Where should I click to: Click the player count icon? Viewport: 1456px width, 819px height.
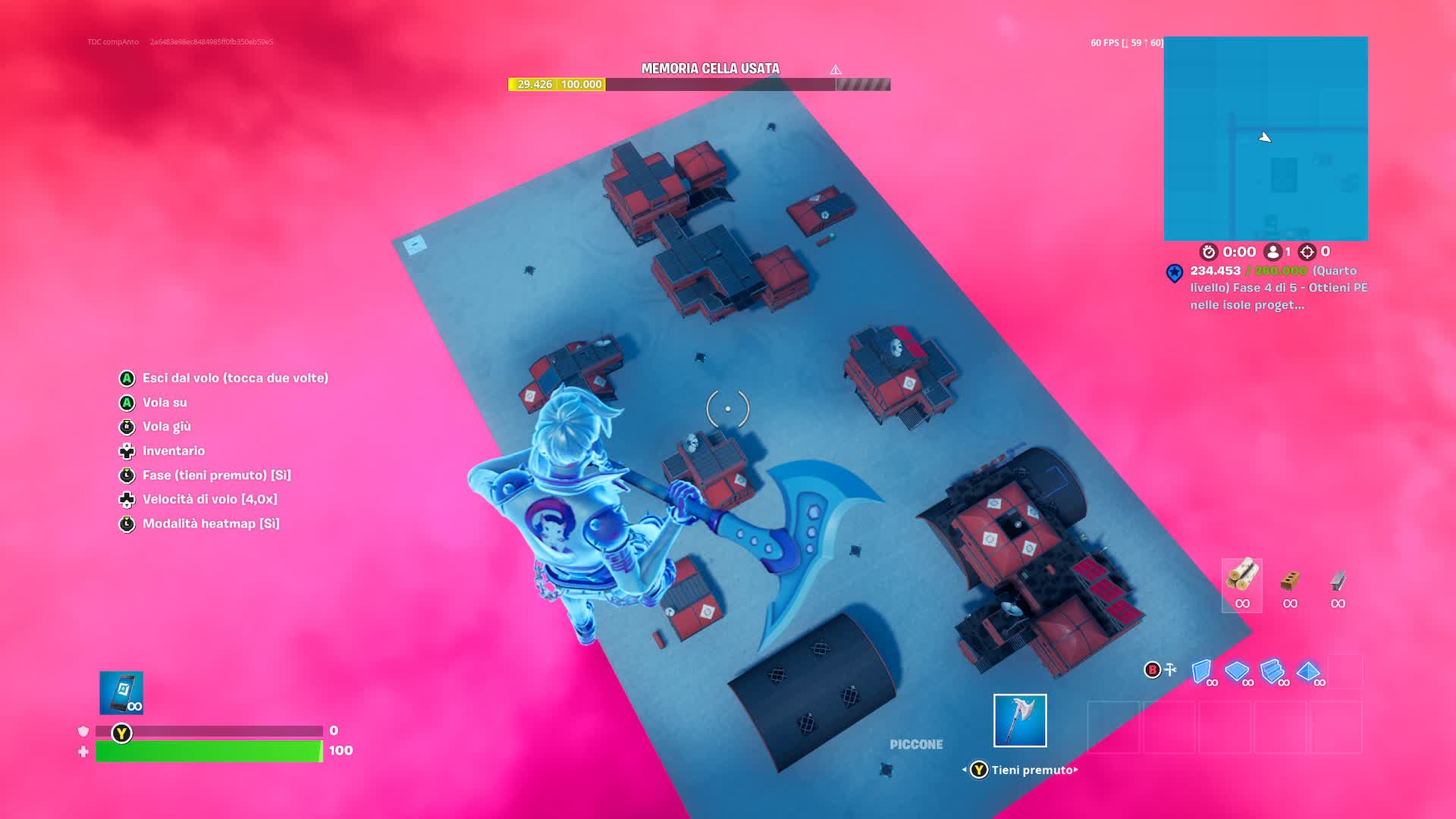pos(1271,251)
